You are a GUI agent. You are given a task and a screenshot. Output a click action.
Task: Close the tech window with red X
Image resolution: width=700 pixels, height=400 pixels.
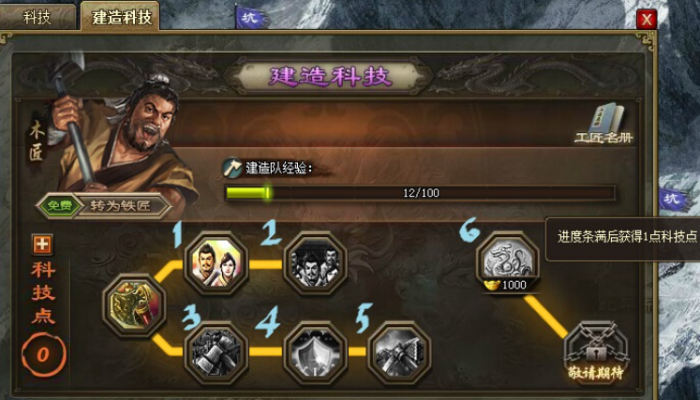(x=647, y=19)
